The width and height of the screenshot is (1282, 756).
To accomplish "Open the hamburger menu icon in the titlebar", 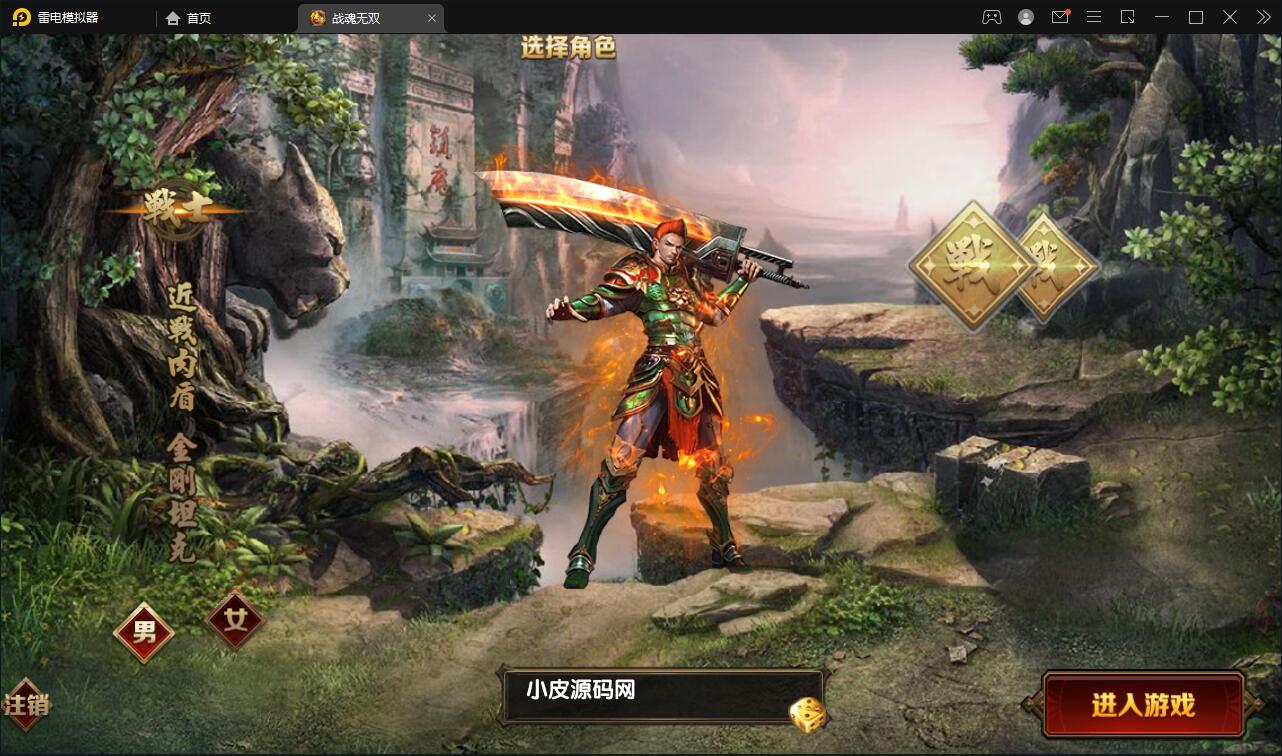I will 1094,17.
